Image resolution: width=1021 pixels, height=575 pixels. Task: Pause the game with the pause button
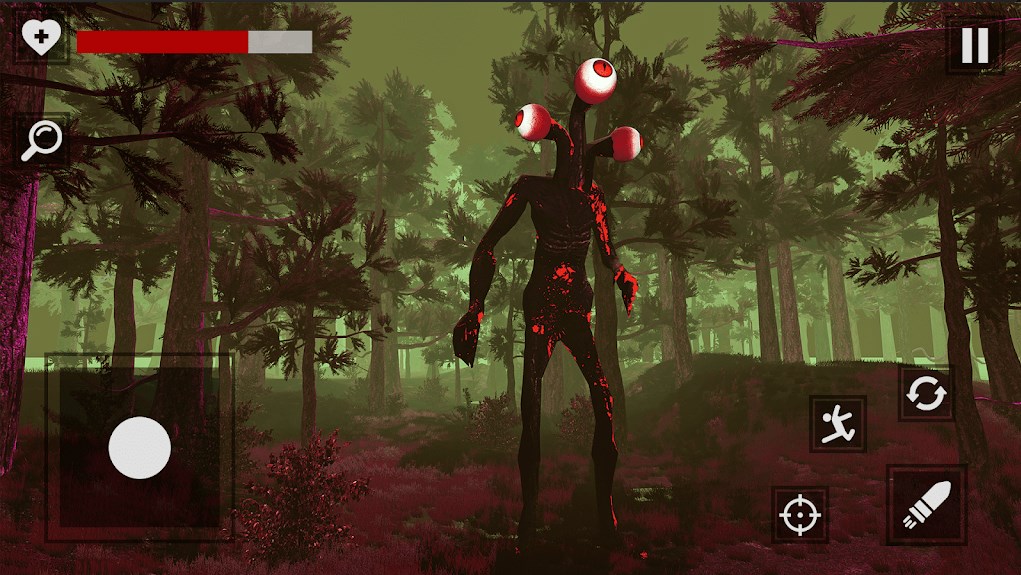(975, 45)
